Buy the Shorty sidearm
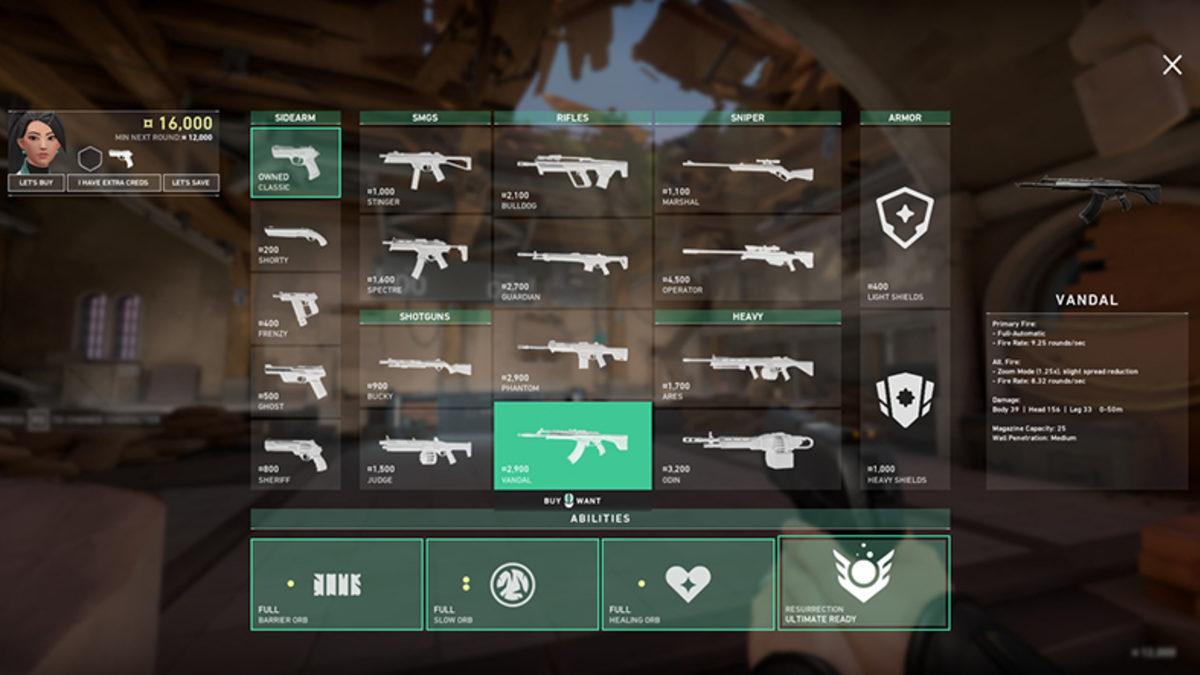 coord(295,238)
